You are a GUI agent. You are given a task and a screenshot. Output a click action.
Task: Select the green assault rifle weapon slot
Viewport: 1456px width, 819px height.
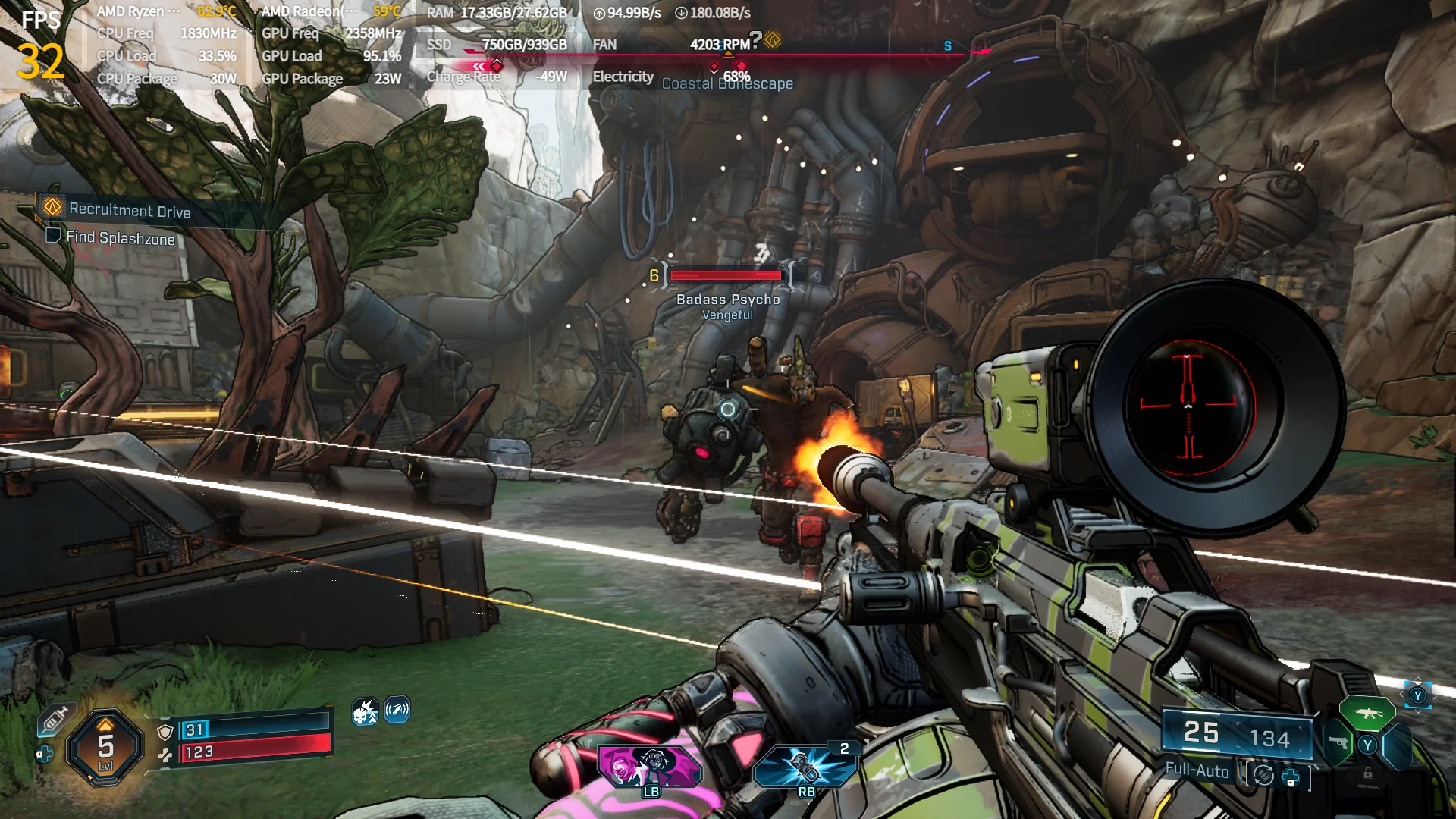click(1367, 713)
